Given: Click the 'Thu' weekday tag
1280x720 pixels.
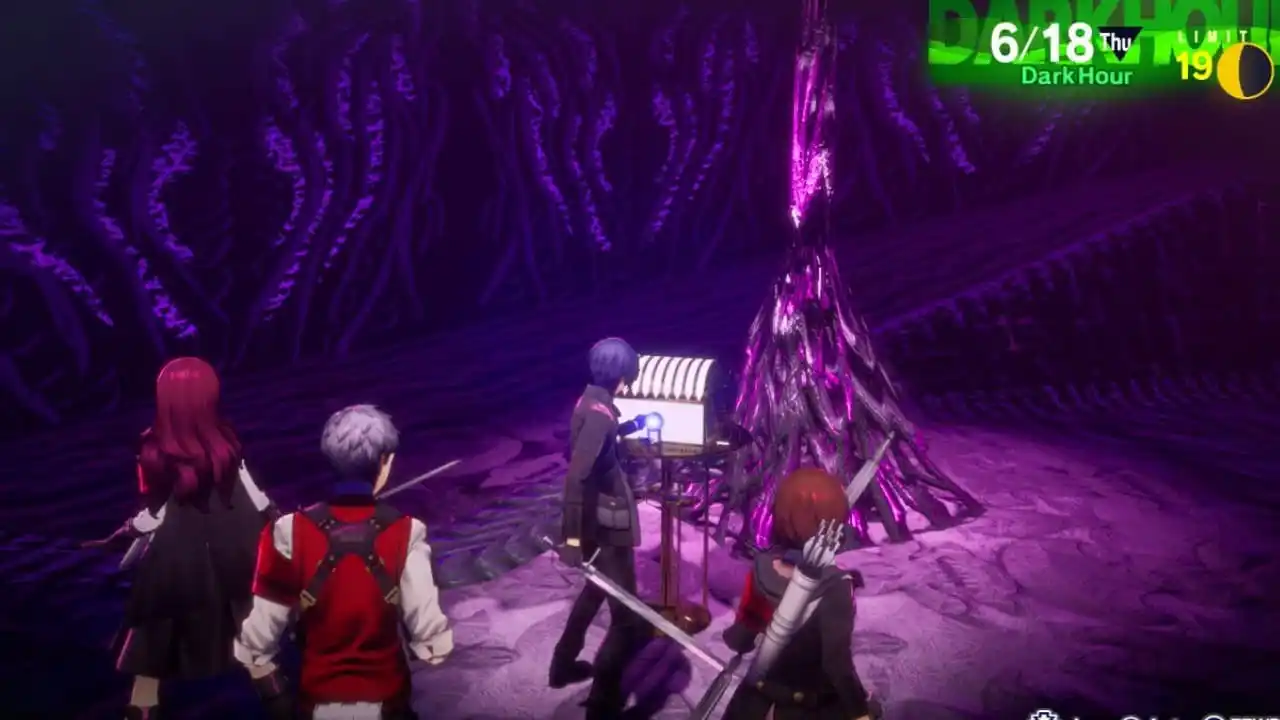Looking at the screenshot, I should click(x=1118, y=38).
